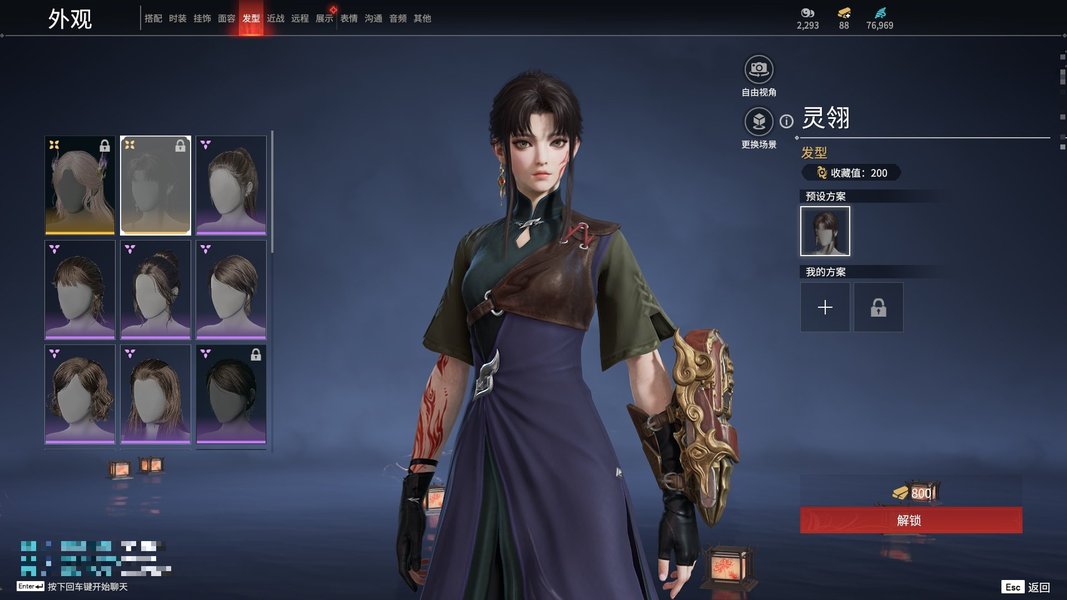This screenshot has height=600, width=1067.
Task: Click the 更换场景 change scene icon
Action: [x=759, y=122]
